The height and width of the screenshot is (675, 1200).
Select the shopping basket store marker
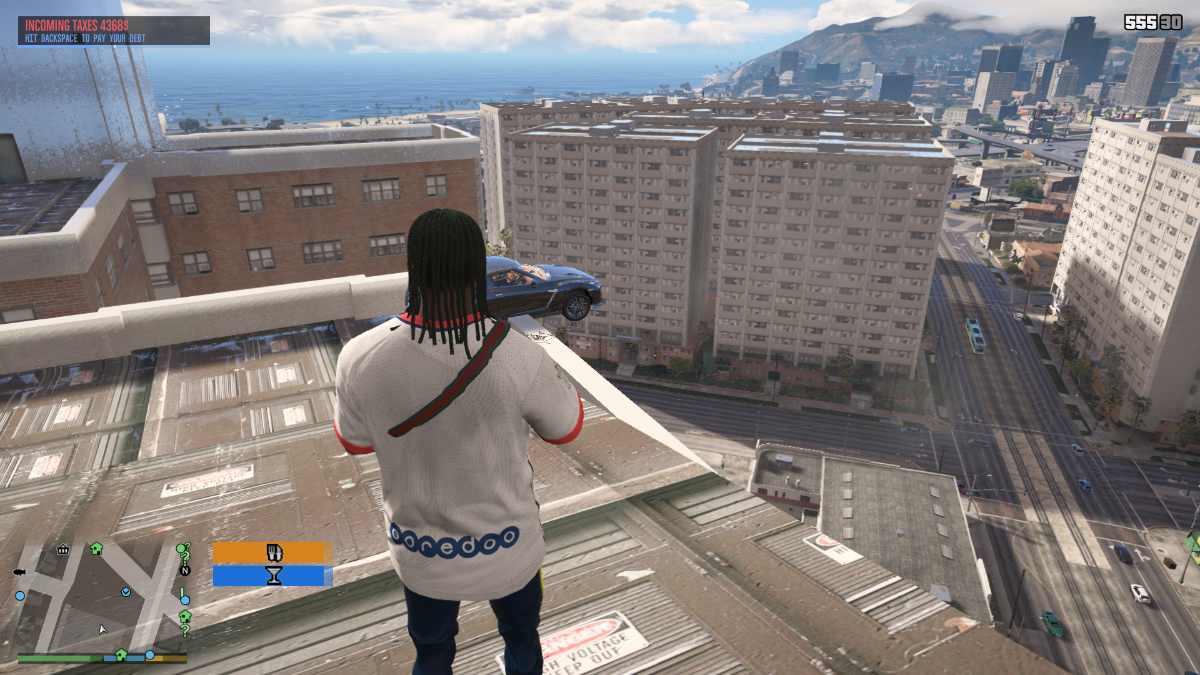click(x=63, y=549)
